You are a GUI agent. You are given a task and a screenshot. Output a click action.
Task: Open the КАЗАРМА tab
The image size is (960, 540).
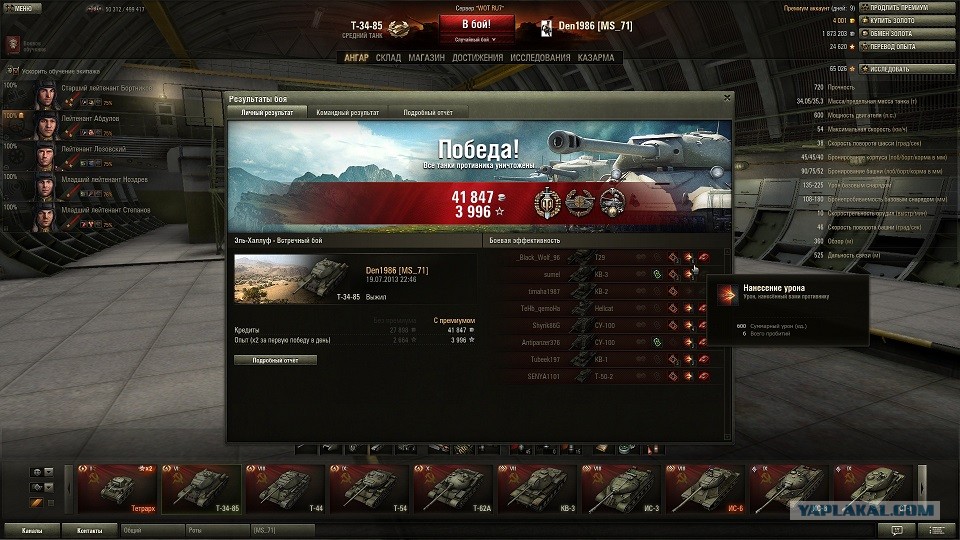tap(596, 58)
